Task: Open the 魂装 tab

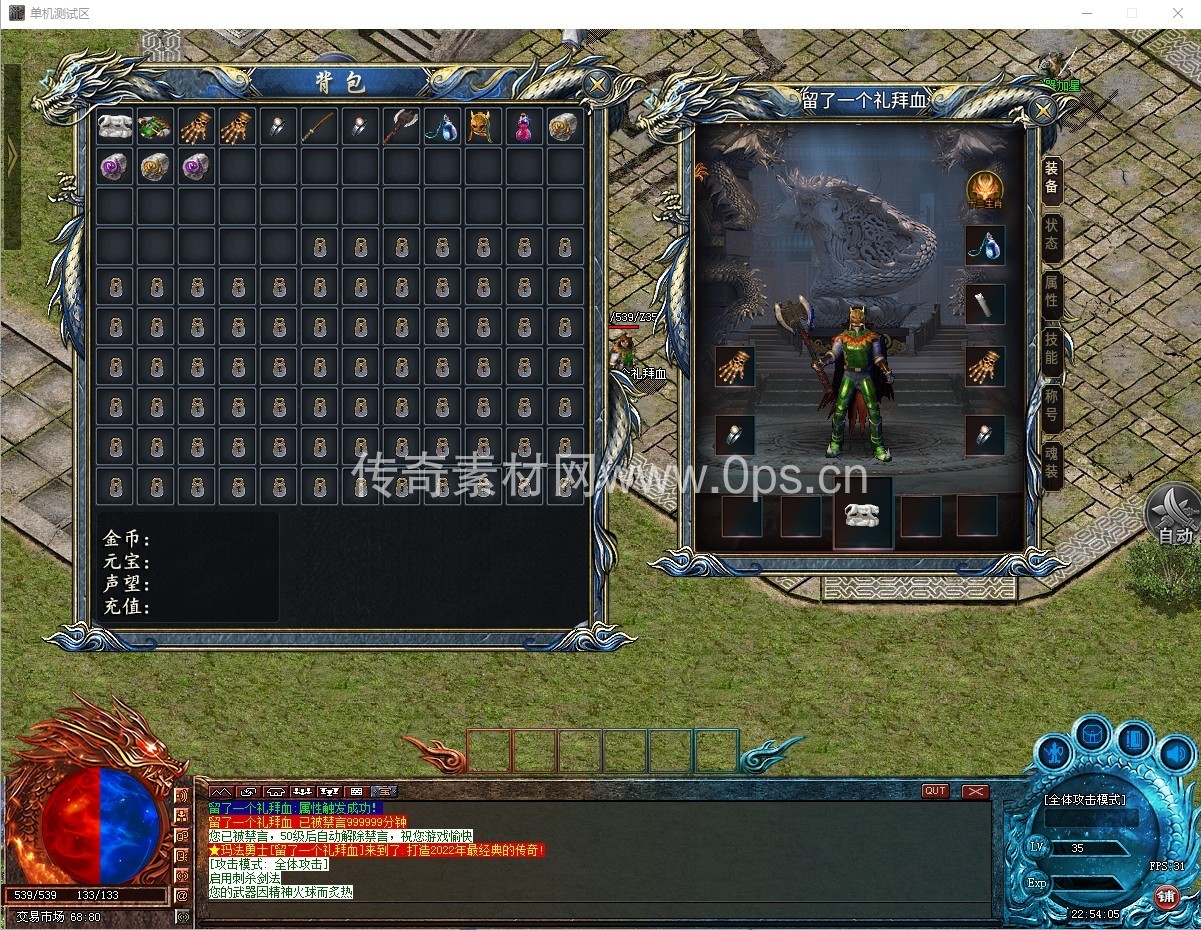Action: pyautogui.click(x=1051, y=464)
